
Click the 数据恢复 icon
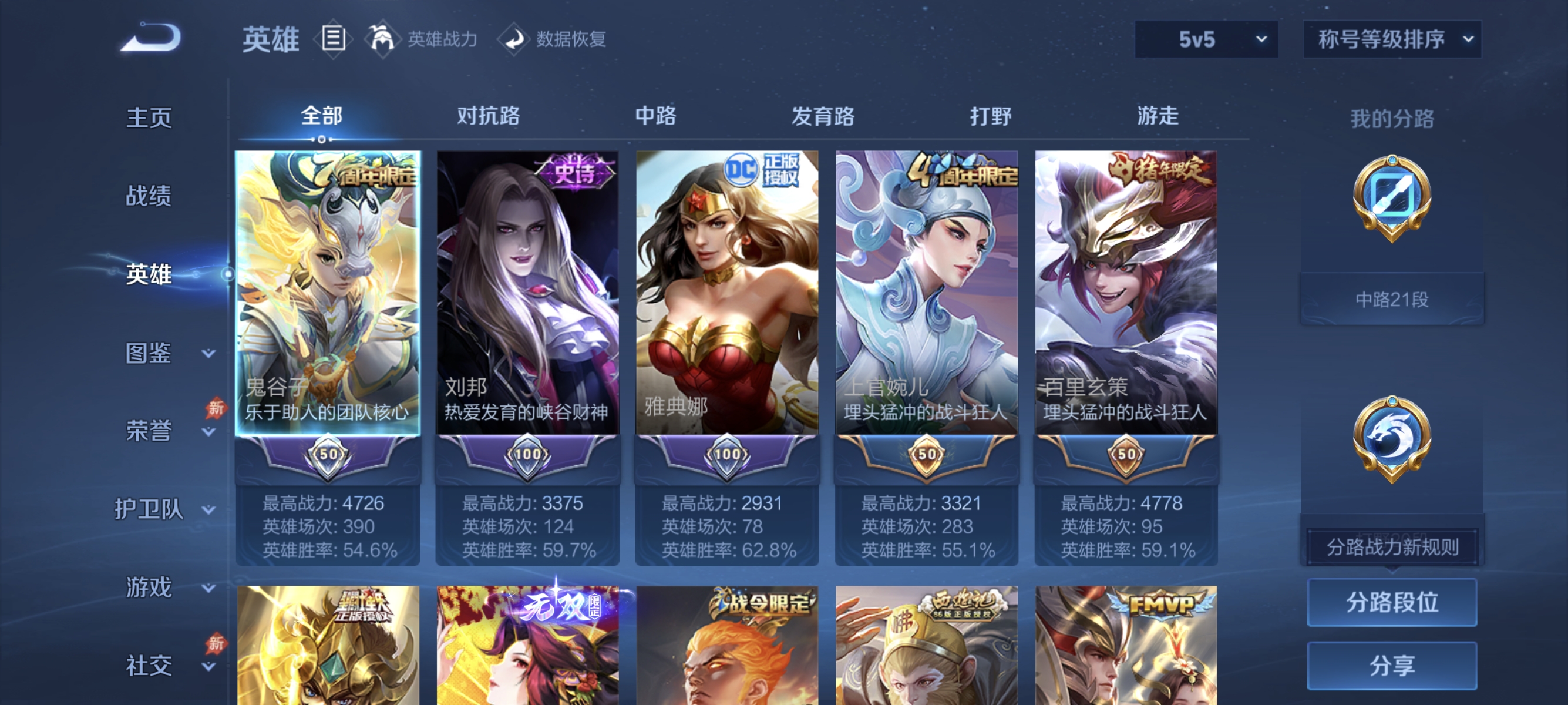click(515, 39)
